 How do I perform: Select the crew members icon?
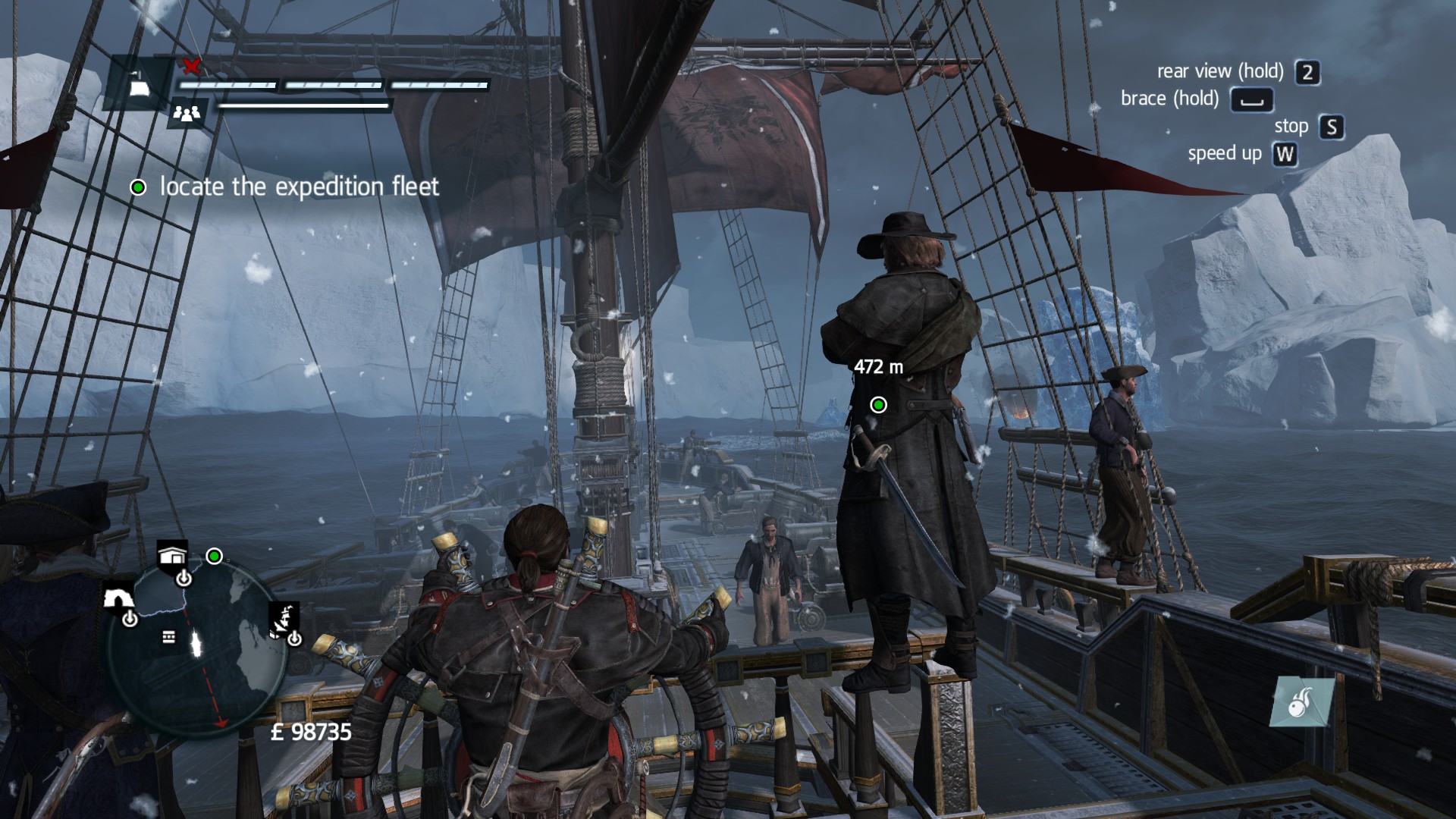(187, 114)
